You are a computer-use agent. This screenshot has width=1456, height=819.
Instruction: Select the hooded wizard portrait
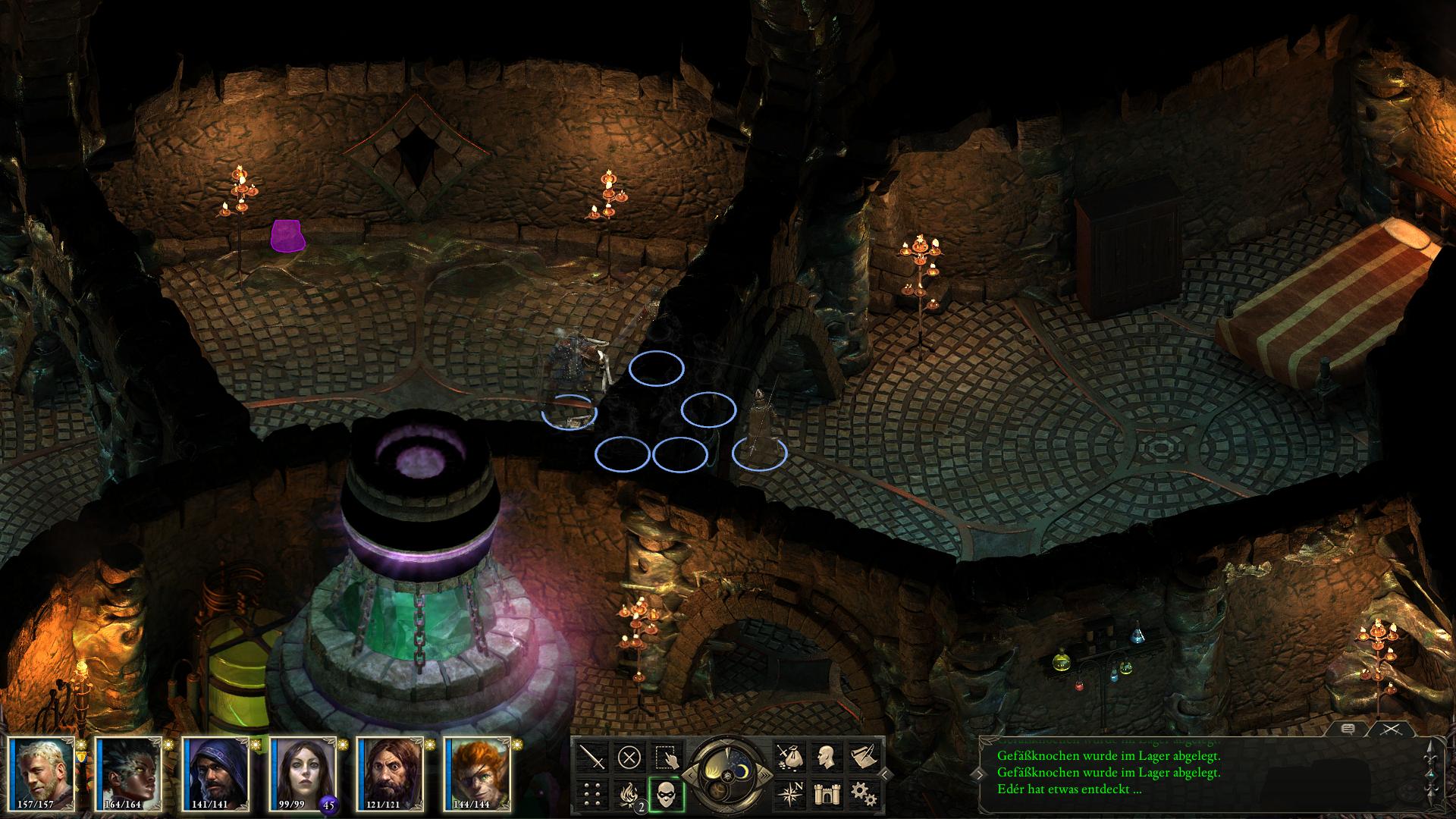coord(215,772)
